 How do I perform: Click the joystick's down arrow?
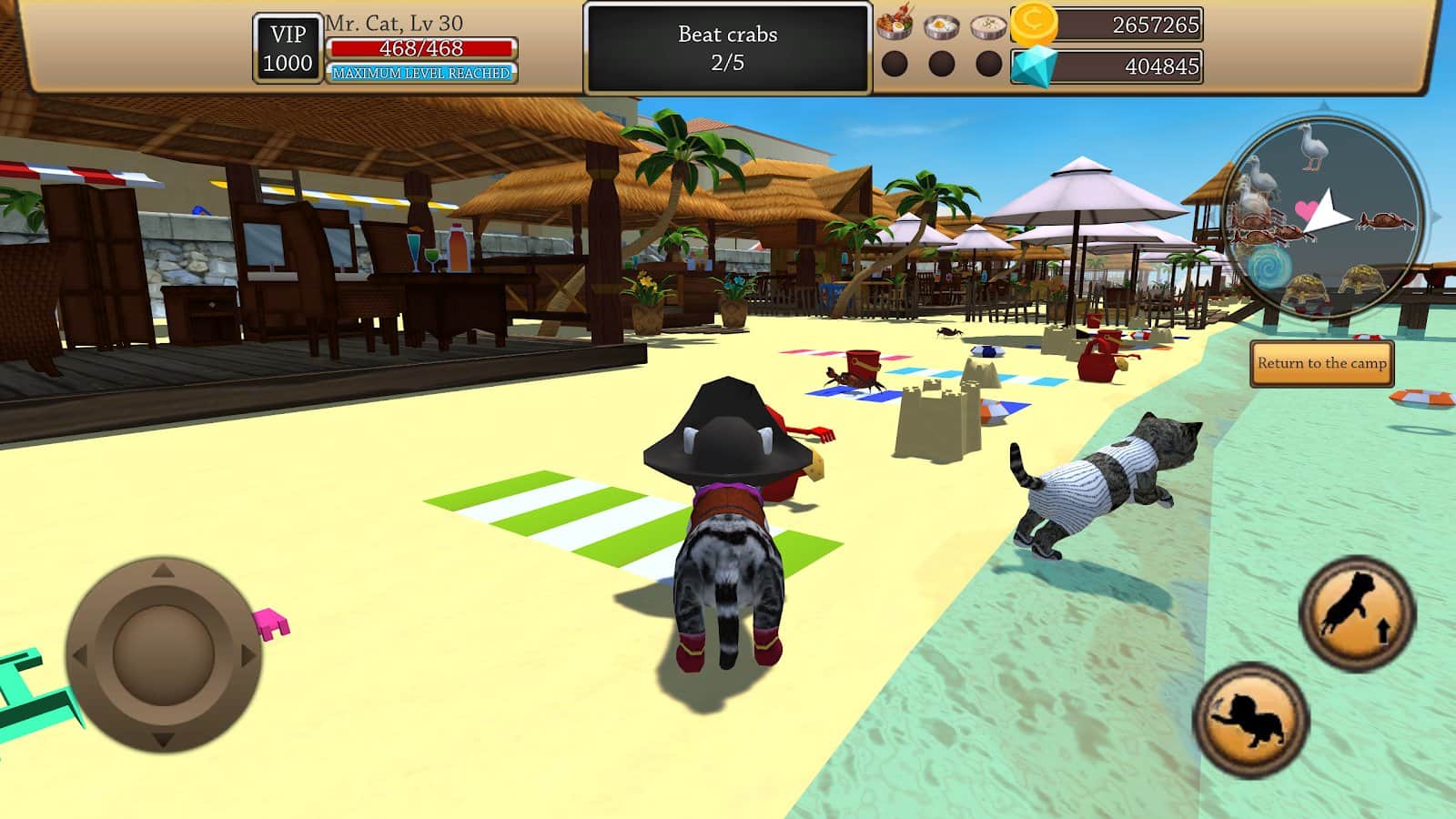coord(163,739)
